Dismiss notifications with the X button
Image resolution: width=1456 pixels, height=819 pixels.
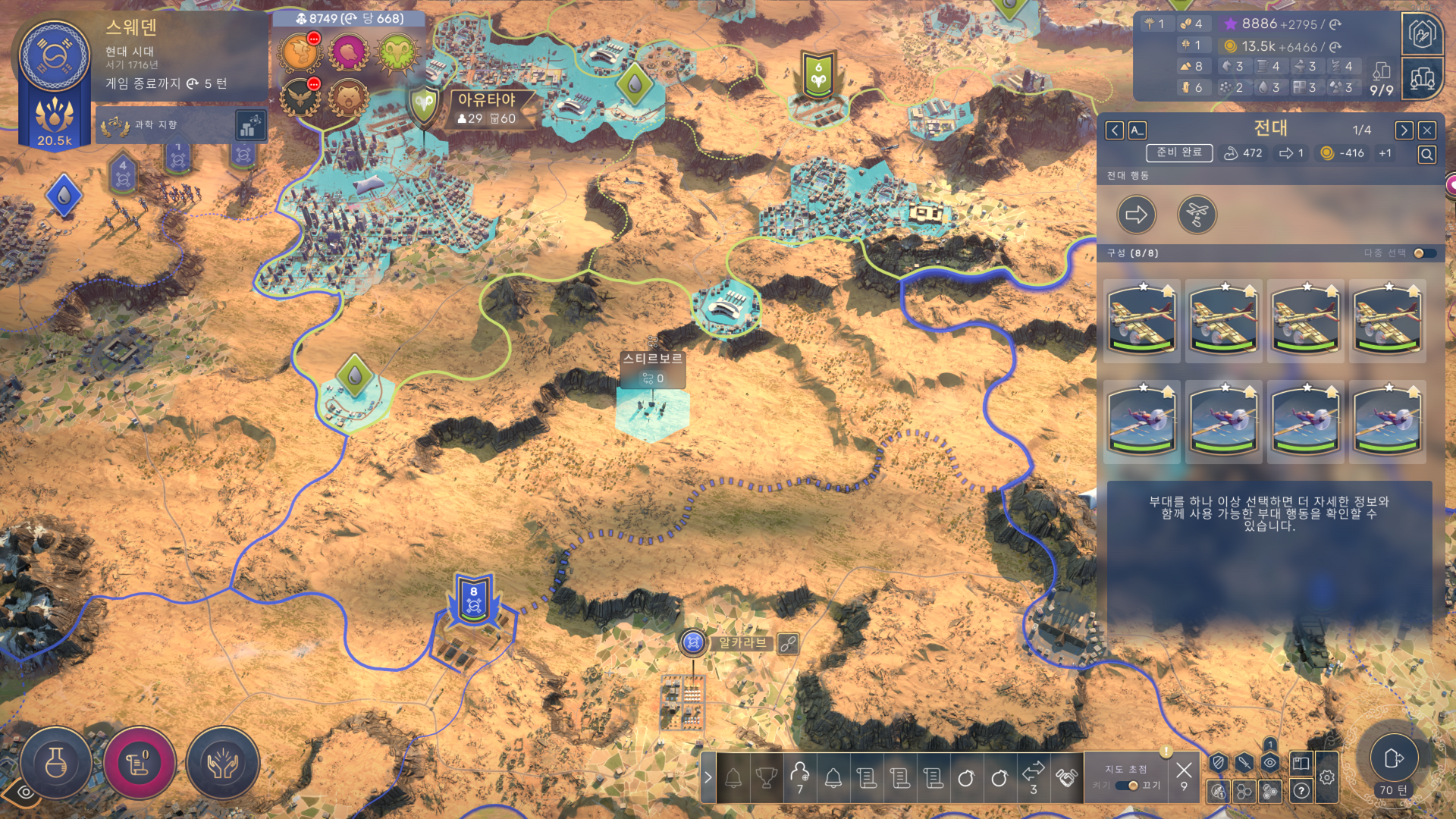pyautogui.click(x=1184, y=770)
